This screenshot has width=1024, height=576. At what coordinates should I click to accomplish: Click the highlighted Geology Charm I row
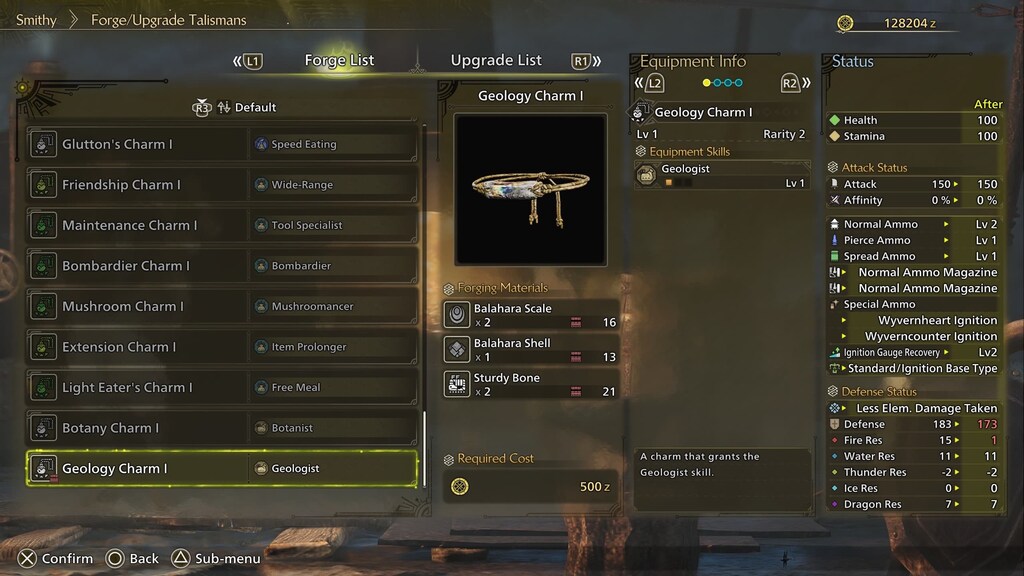[222, 468]
